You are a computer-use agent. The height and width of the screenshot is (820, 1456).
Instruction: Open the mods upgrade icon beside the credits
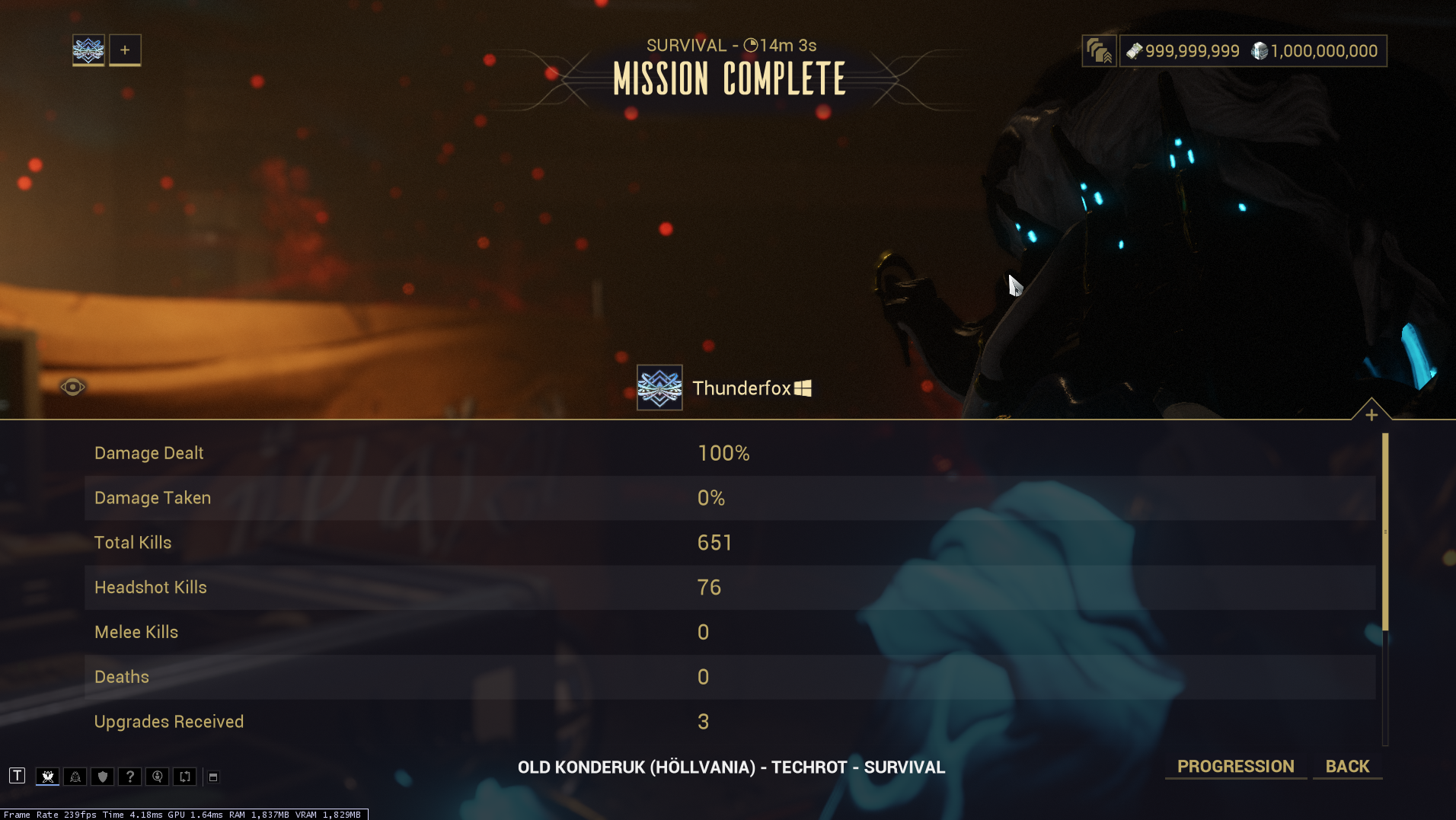1099,51
